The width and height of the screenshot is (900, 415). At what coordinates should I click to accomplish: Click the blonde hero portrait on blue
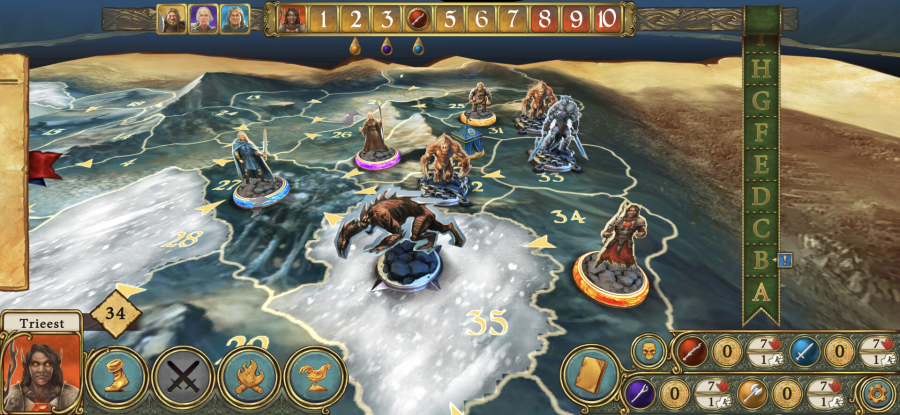tap(235, 19)
